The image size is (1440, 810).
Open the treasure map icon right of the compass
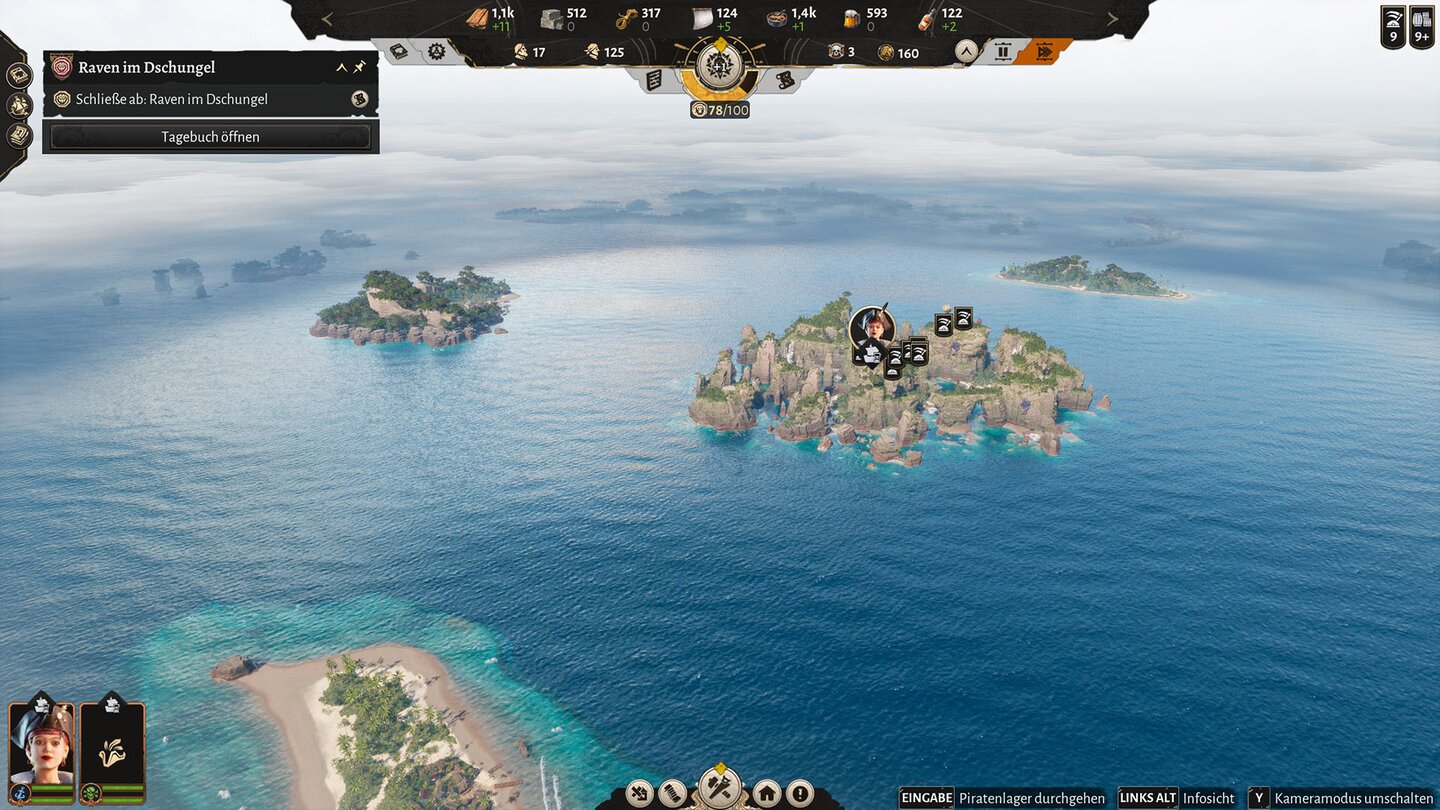(x=786, y=80)
